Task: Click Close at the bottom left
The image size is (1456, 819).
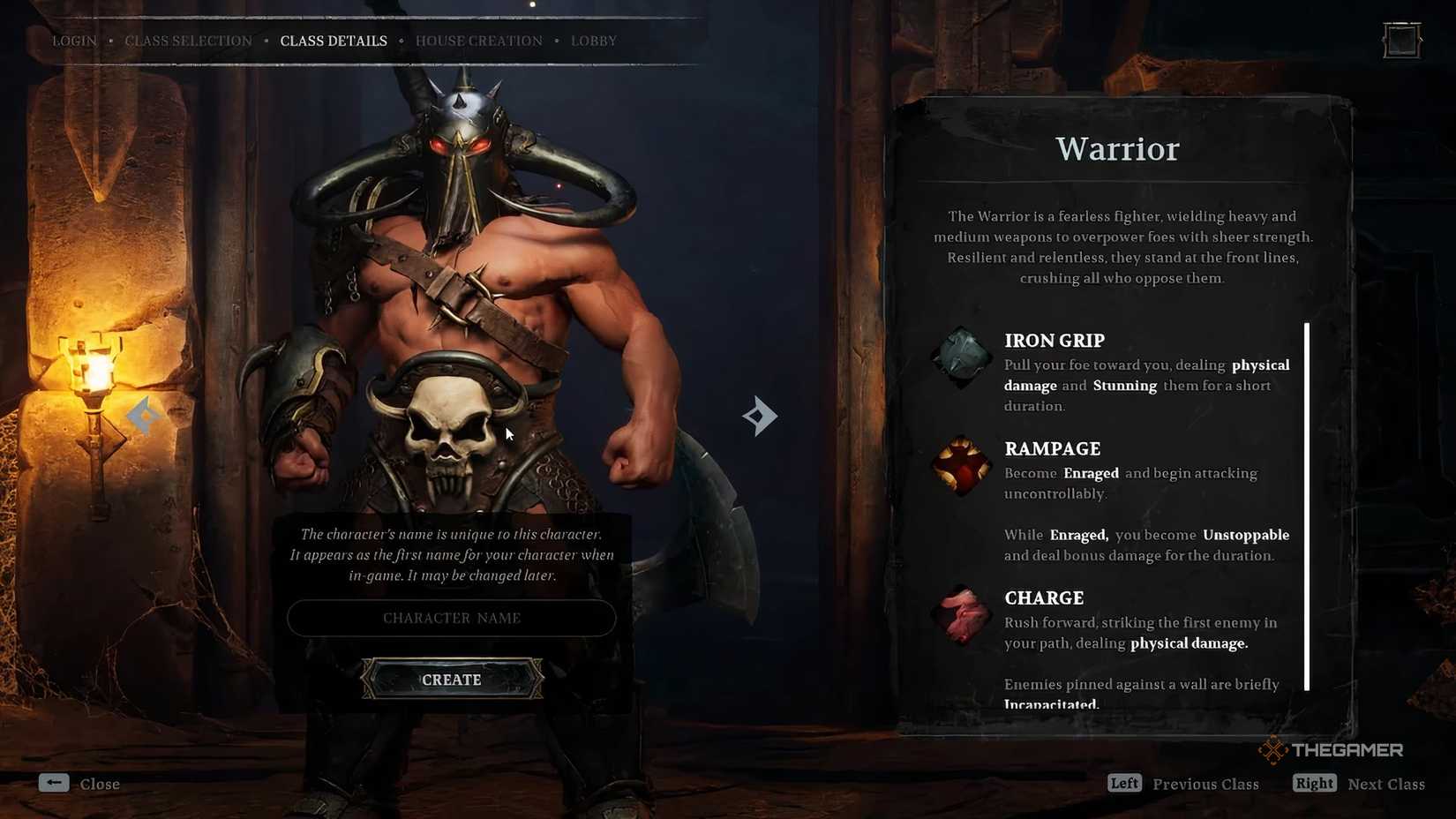Action: 100,784
